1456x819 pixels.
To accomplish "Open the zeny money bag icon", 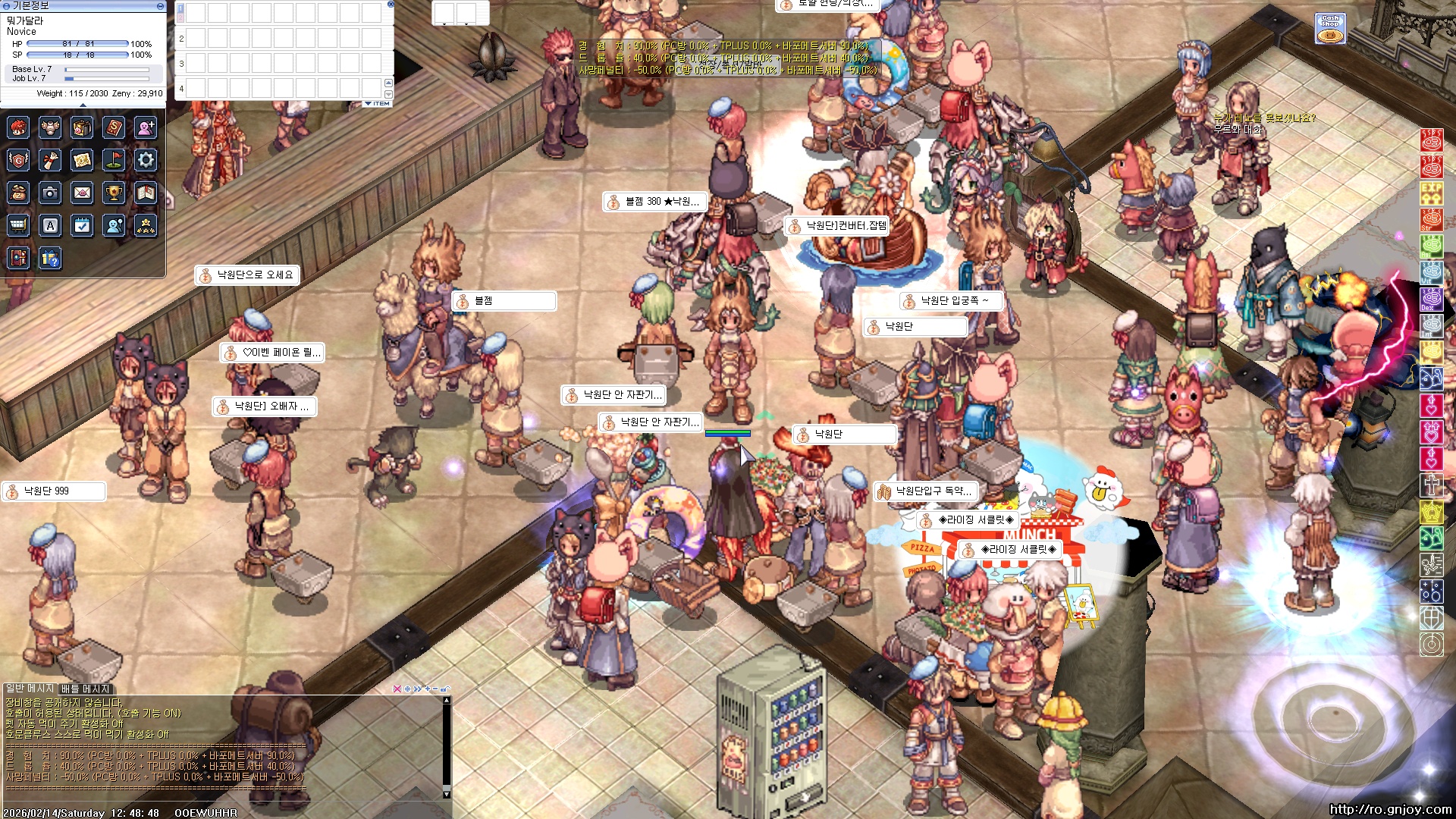I will click(18, 193).
